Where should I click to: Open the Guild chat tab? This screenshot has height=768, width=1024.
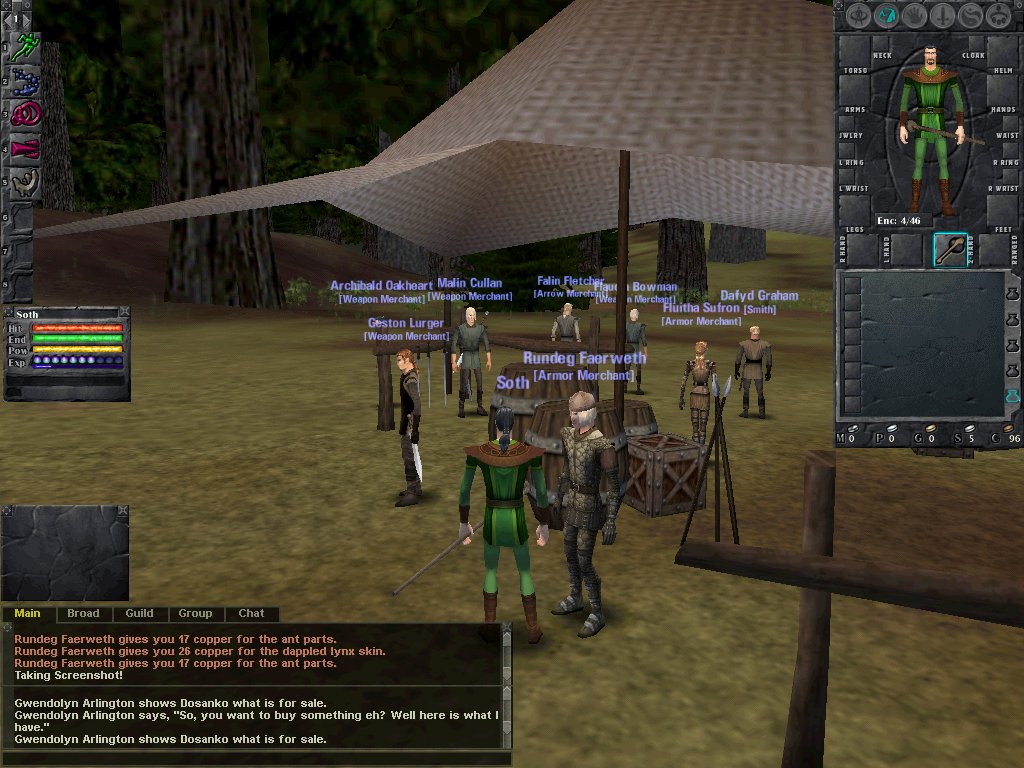click(139, 613)
